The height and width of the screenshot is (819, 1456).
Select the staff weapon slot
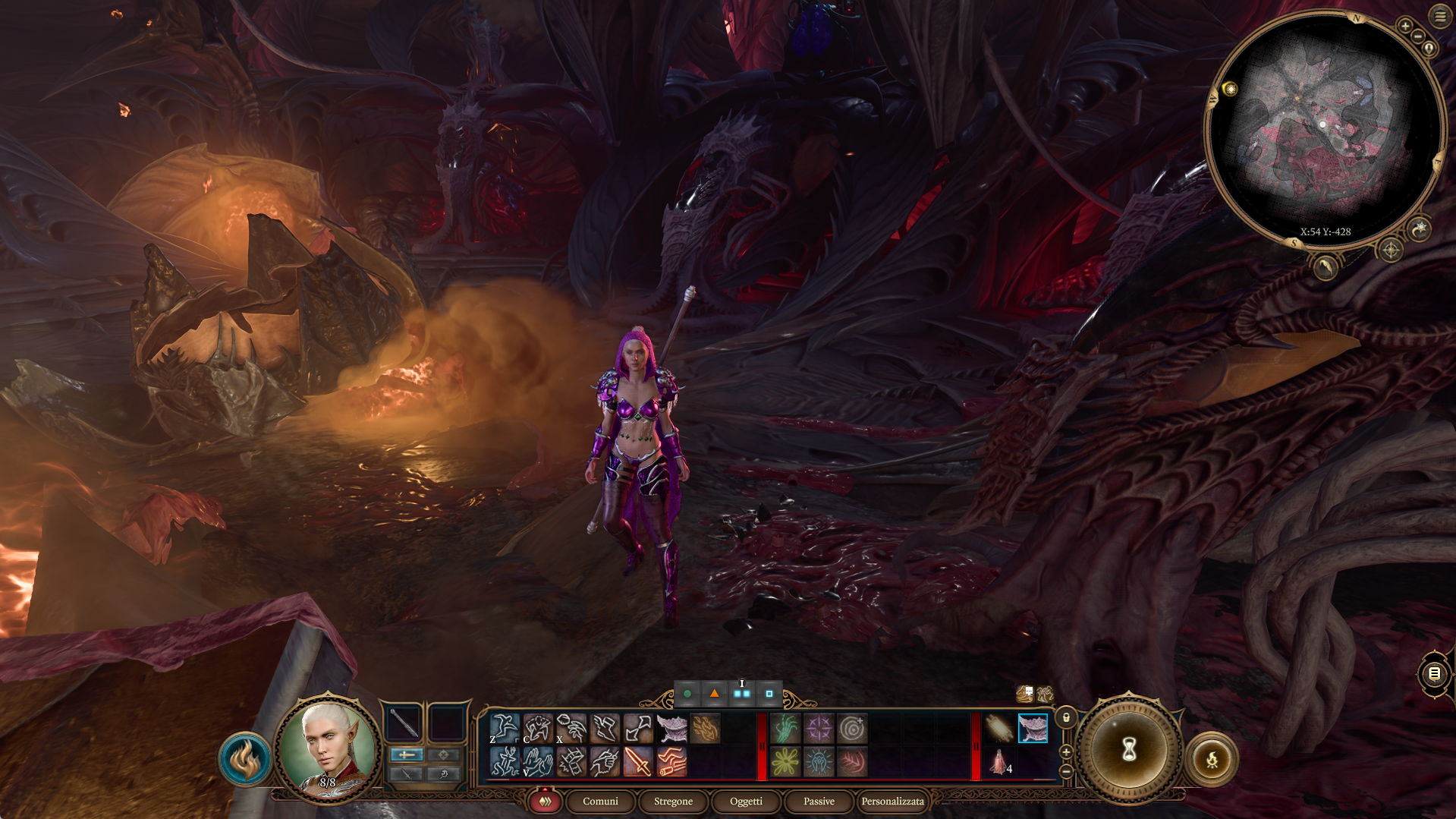coord(404,723)
